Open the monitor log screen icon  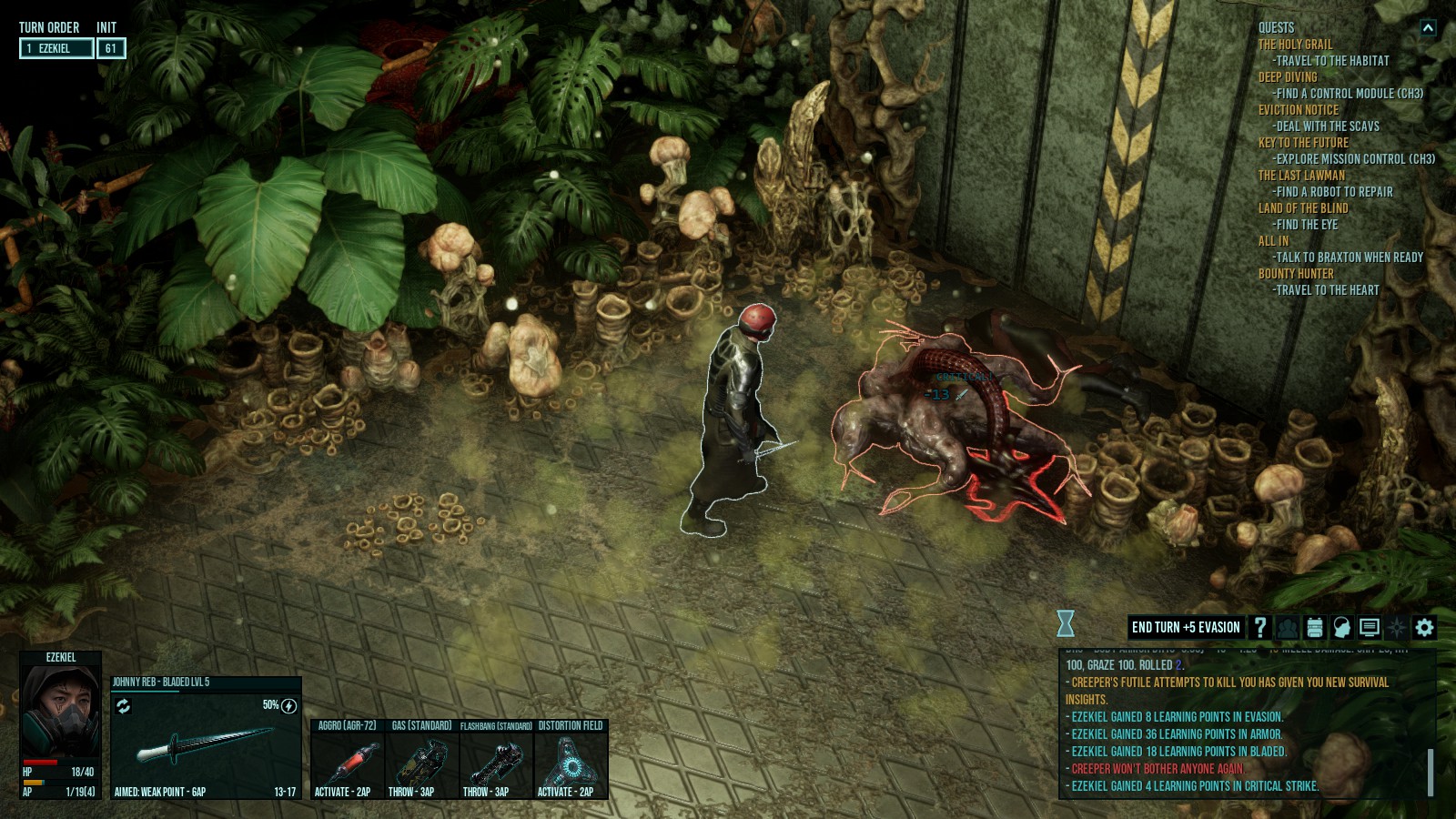(1369, 627)
